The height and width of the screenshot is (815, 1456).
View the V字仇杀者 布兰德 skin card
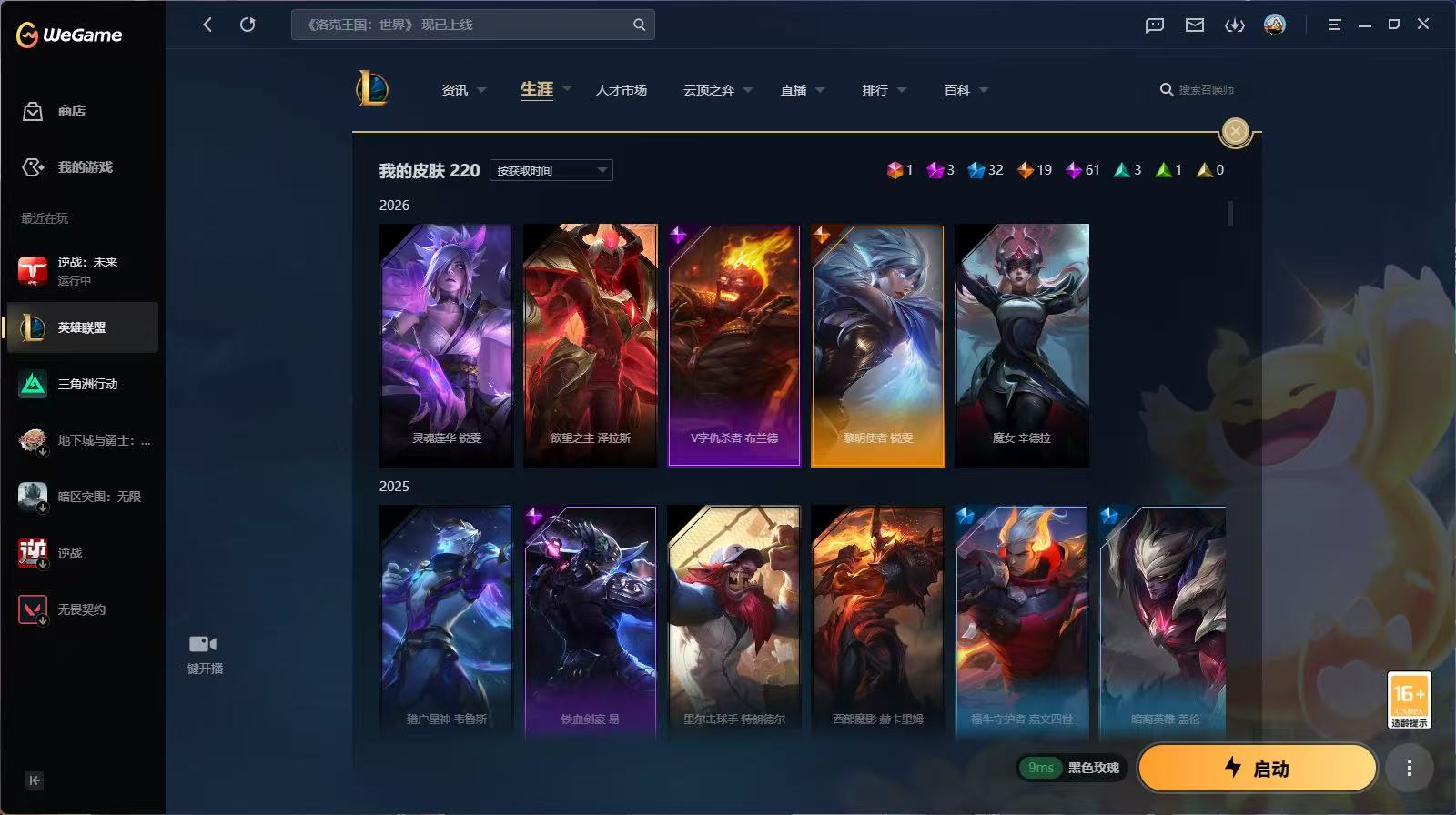734,346
